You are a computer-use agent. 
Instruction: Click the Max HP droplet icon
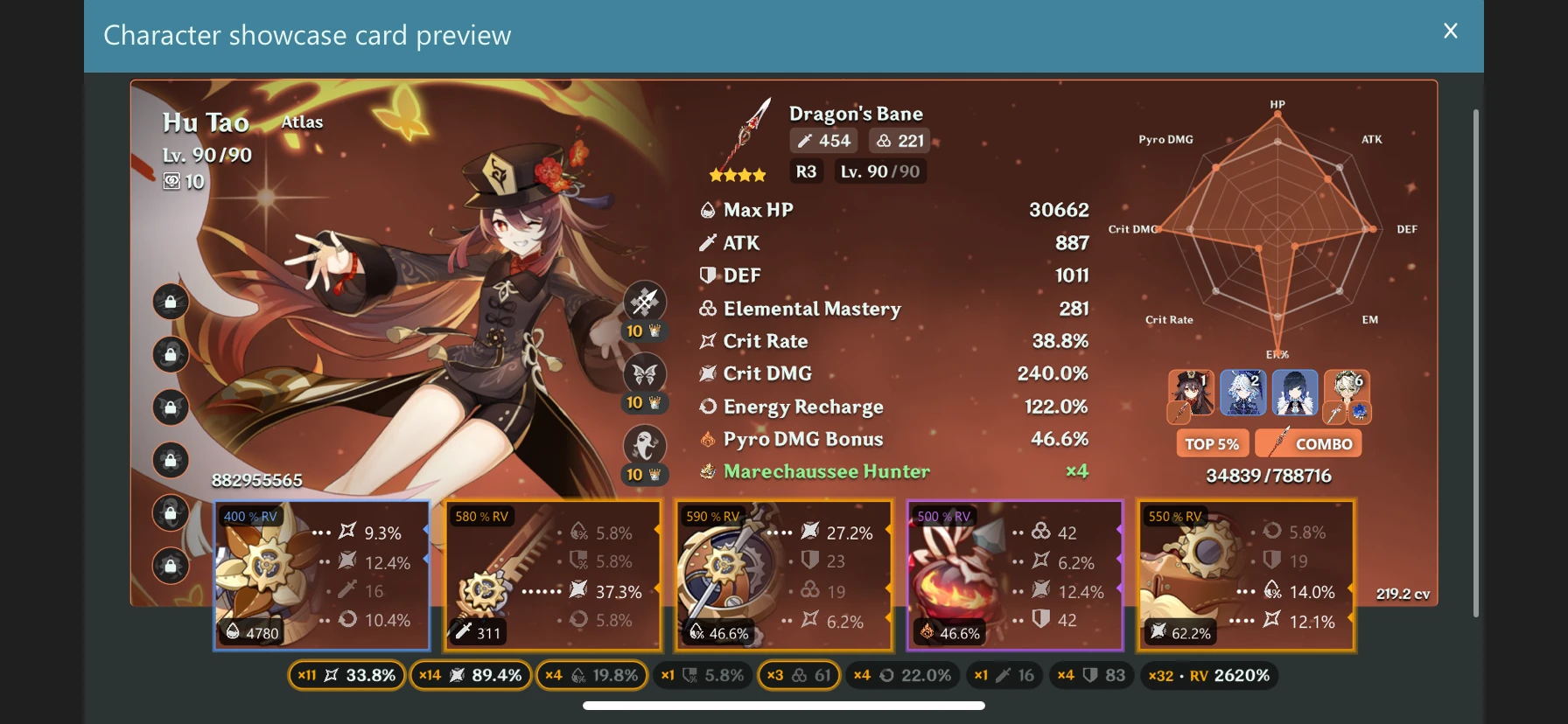click(x=706, y=209)
